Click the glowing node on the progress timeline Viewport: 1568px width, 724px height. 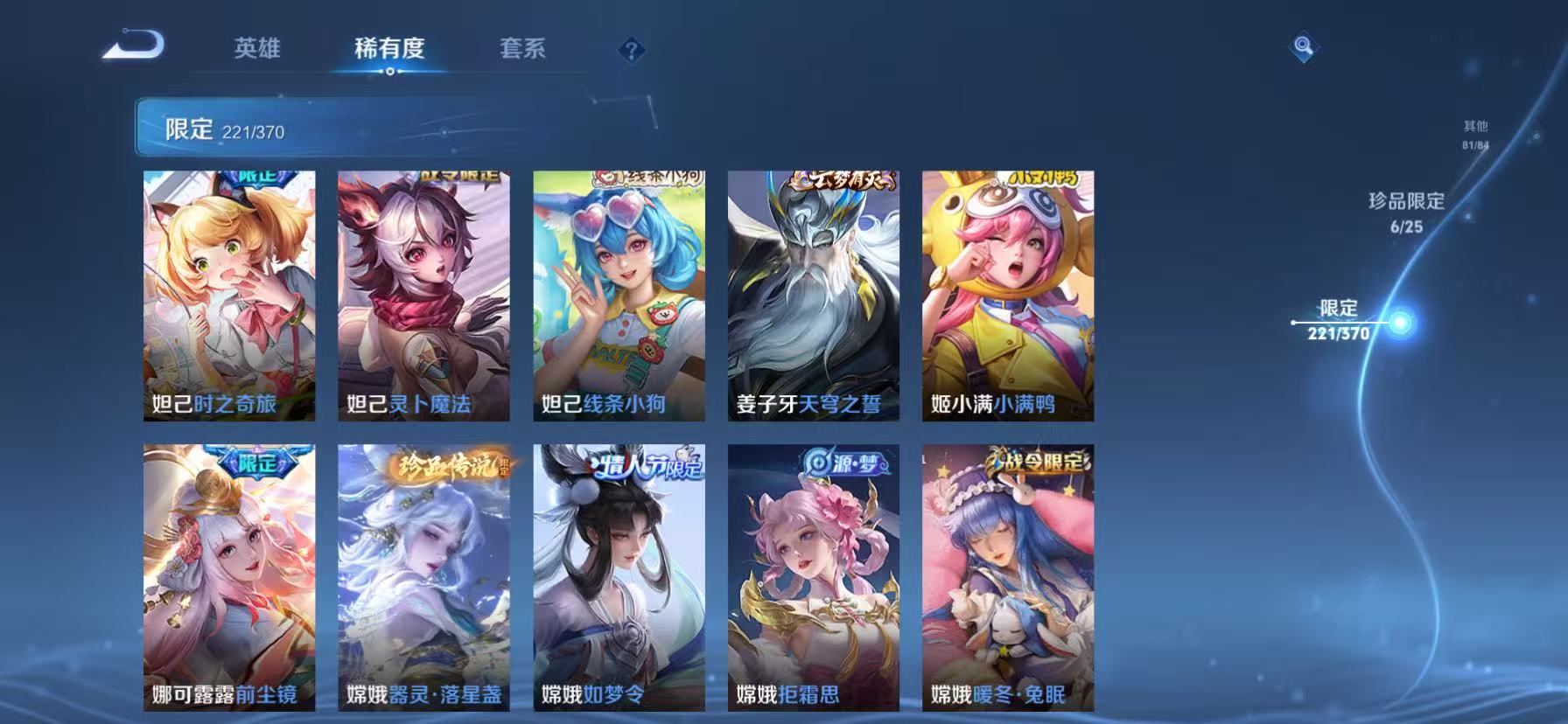point(1401,323)
